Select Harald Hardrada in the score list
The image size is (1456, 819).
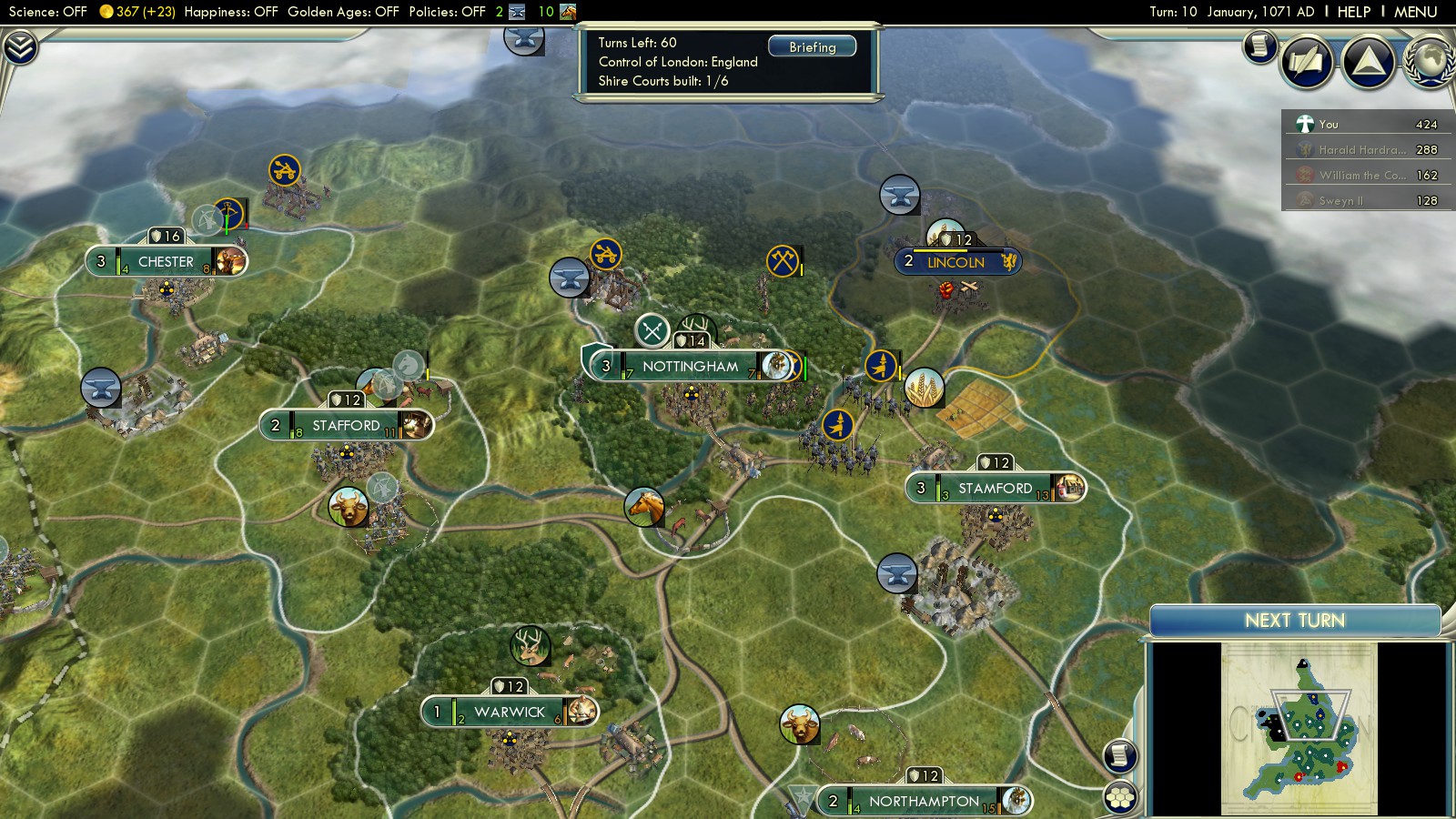point(1360,149)
